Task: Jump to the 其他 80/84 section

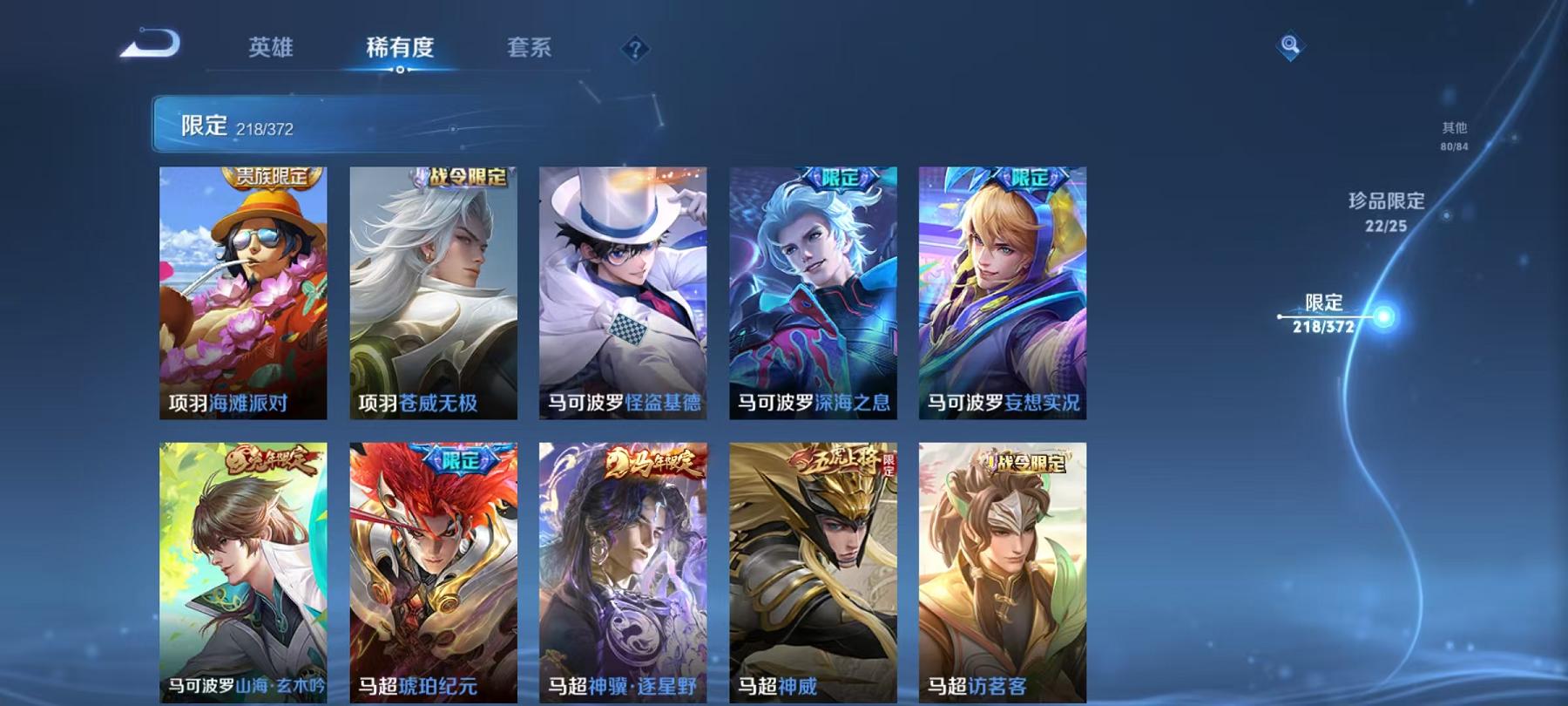Action: coord(1453,135)
